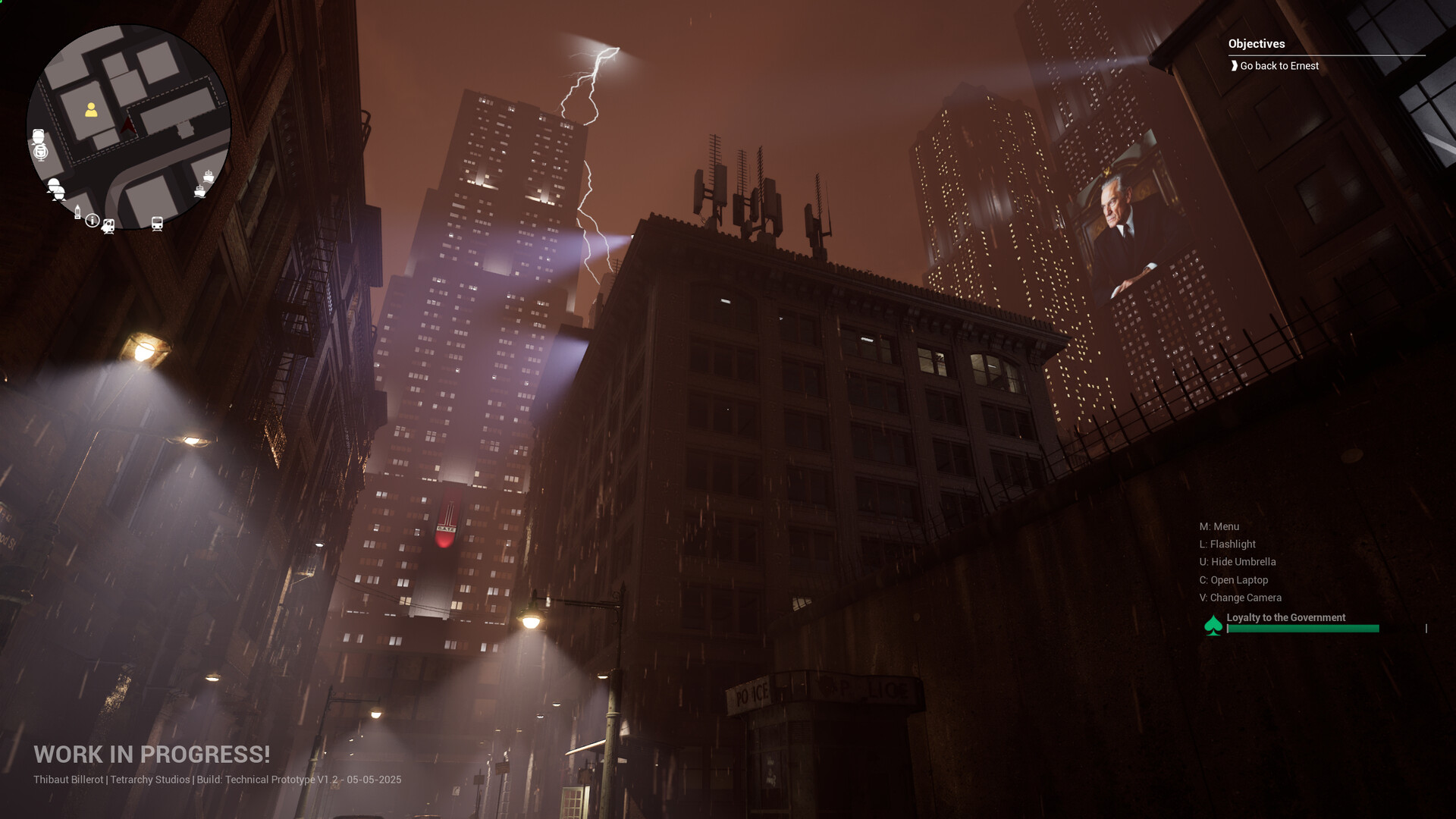
Task: Click the Loyalty to the Government progress bar
Action: click(x=1304, y=628)
